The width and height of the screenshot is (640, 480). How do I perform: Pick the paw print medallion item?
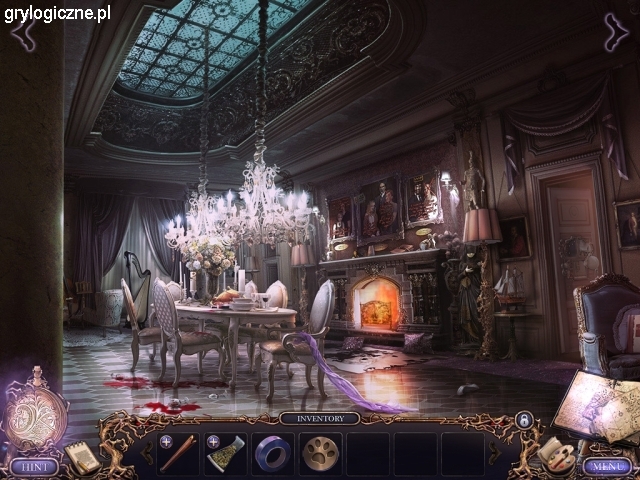tap(320, 454)
